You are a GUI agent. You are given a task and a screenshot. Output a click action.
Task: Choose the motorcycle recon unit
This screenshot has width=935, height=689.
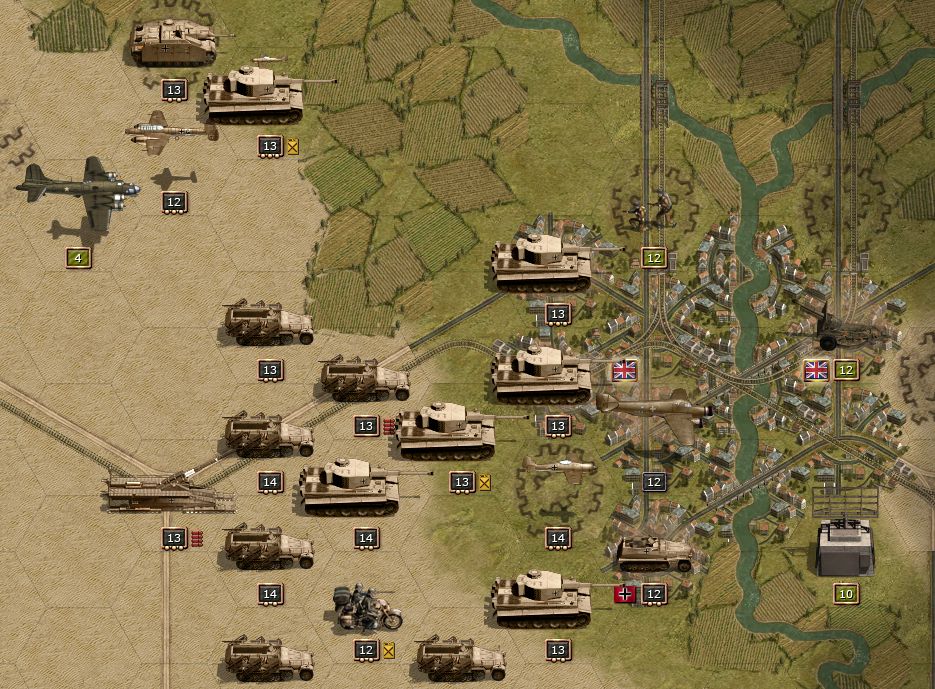[367, 608]
